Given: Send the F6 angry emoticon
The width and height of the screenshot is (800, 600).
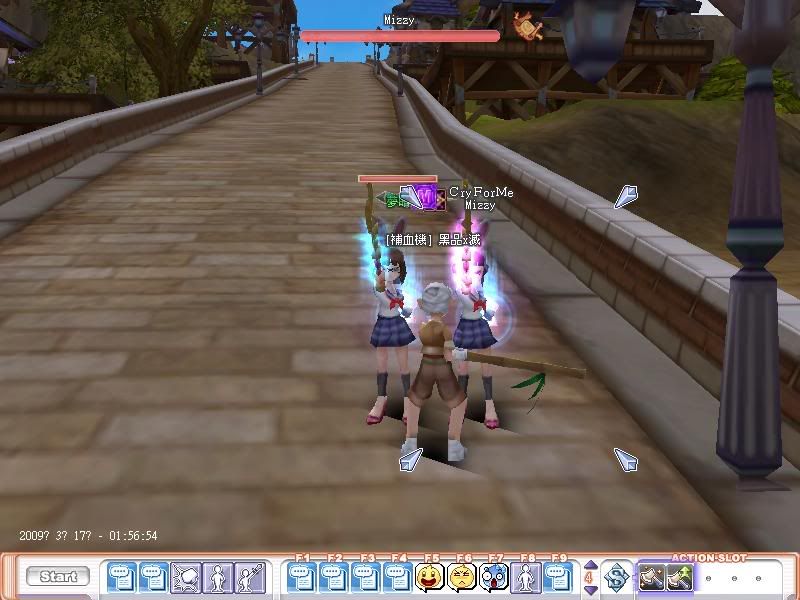Looking at the screenshot, I should pos(462,577).
